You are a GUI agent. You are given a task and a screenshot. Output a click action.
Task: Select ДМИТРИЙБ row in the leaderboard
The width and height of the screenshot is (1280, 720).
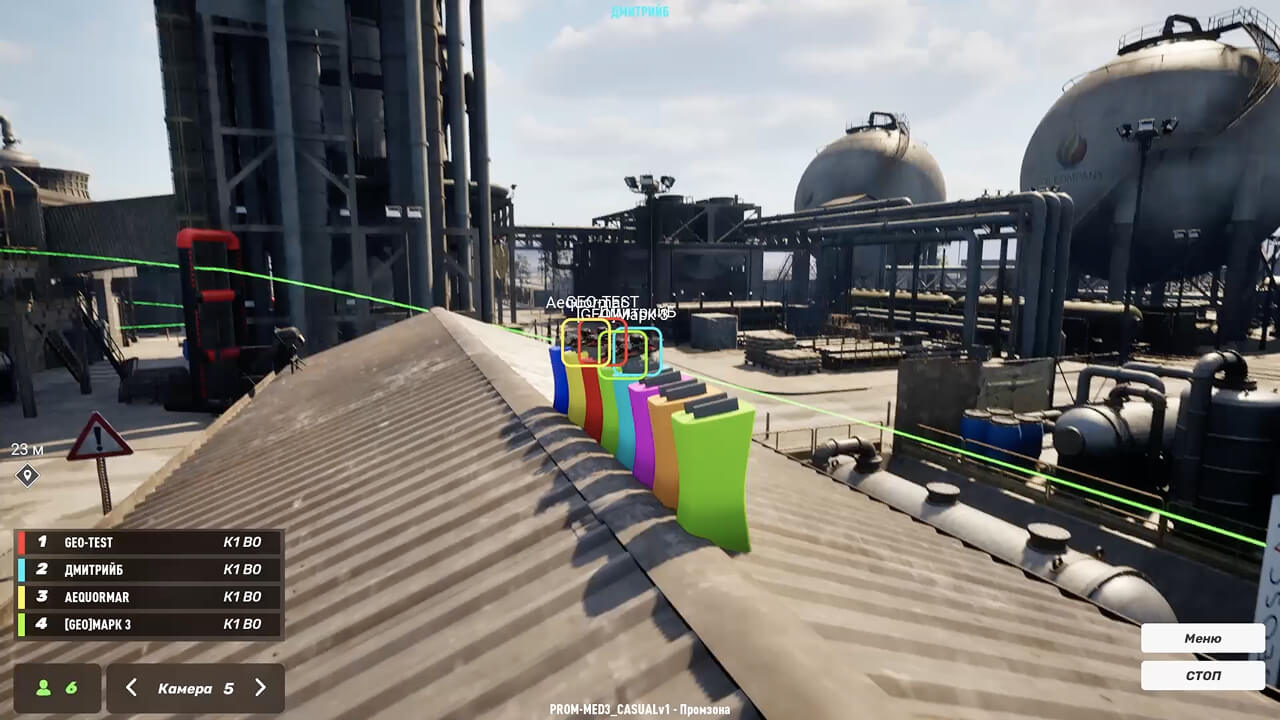(149, 569)
